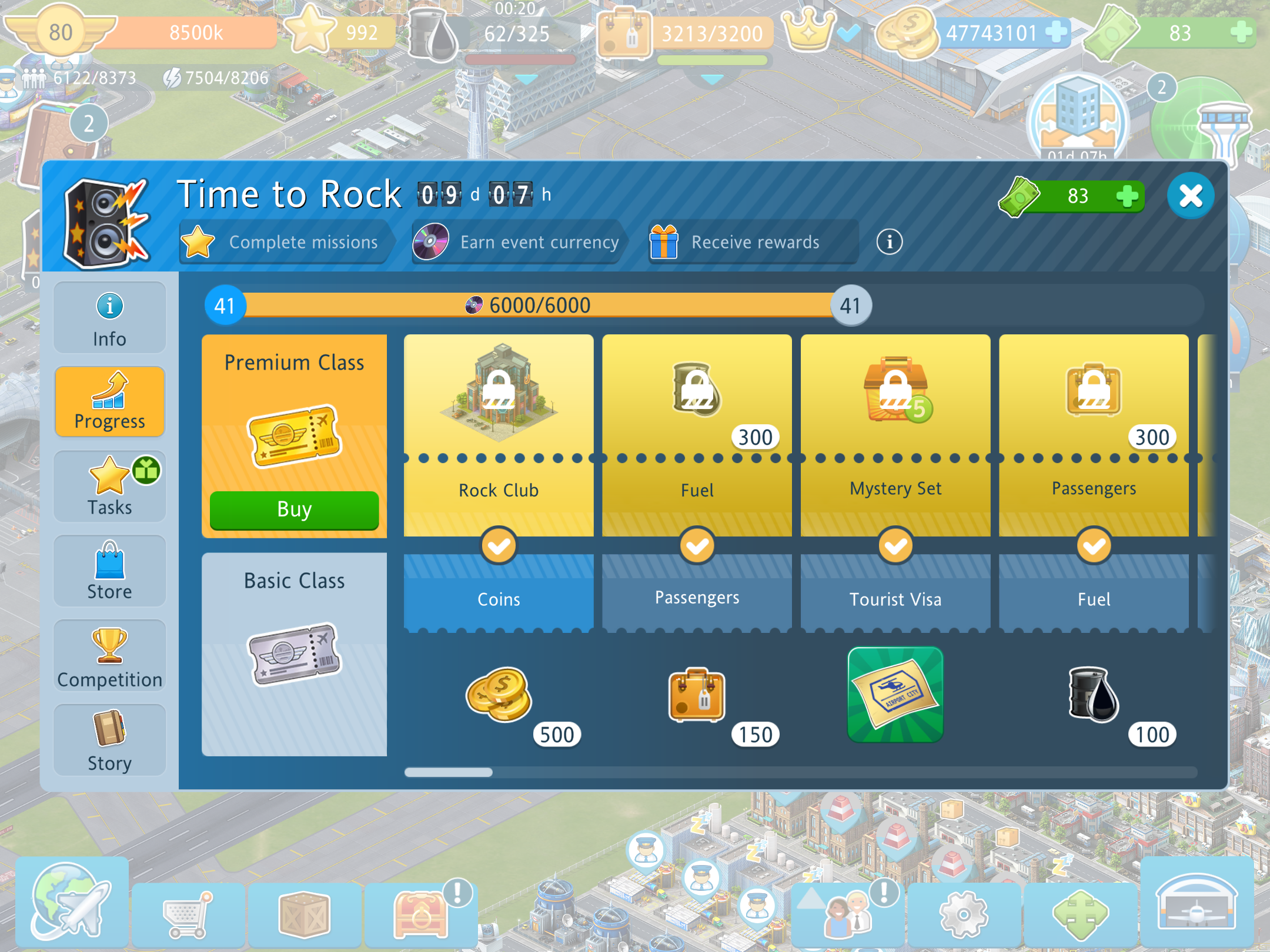Viewport: 1270px width, 952px height.
Task: Open the globe and airplane flights menu
Action: (72, 901)
